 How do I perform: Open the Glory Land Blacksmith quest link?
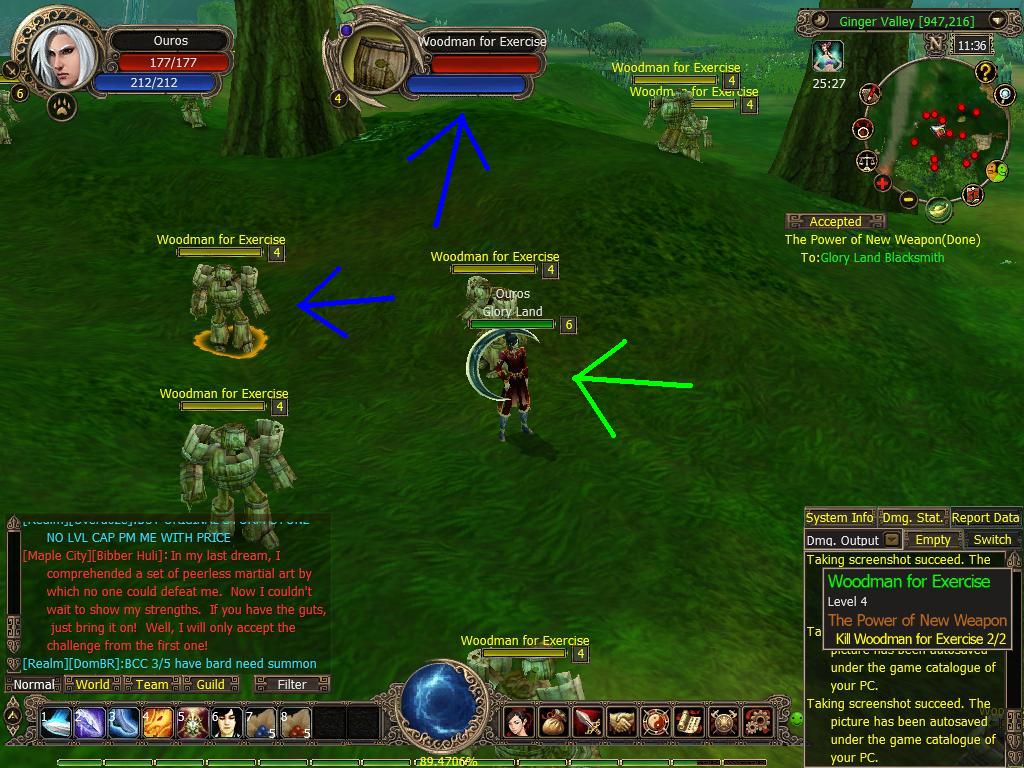pos(882,258)
